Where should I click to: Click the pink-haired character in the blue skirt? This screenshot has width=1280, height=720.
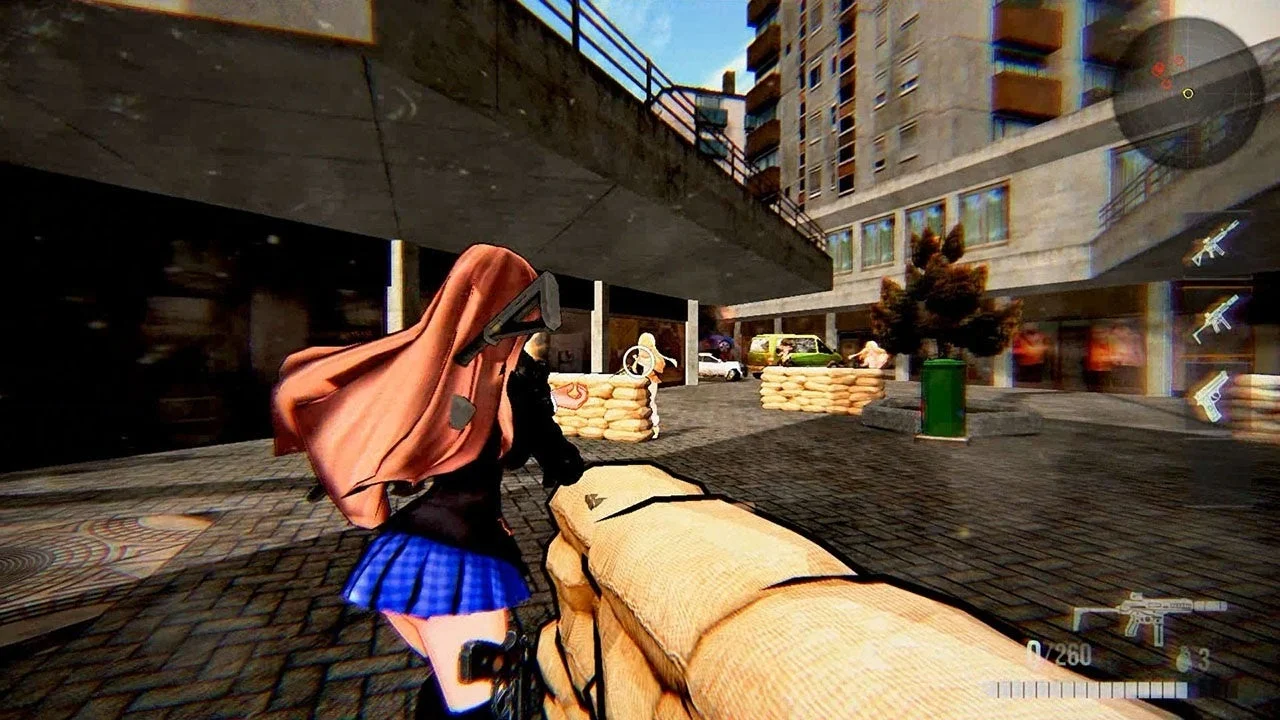tap(430, 480)
